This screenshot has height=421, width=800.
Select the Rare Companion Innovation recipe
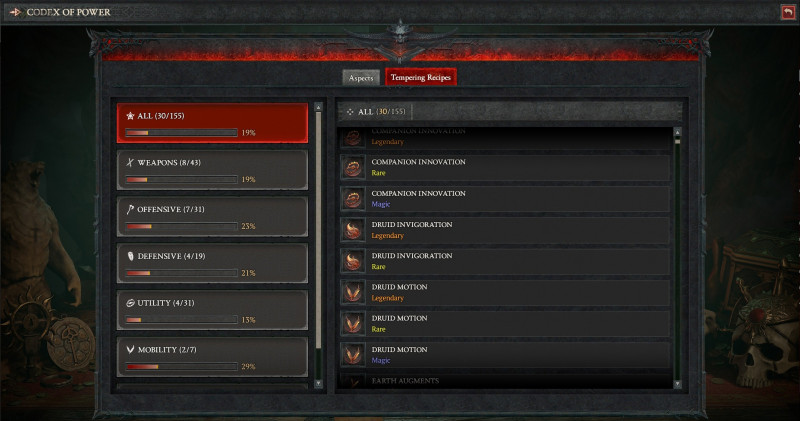[505, 167]
